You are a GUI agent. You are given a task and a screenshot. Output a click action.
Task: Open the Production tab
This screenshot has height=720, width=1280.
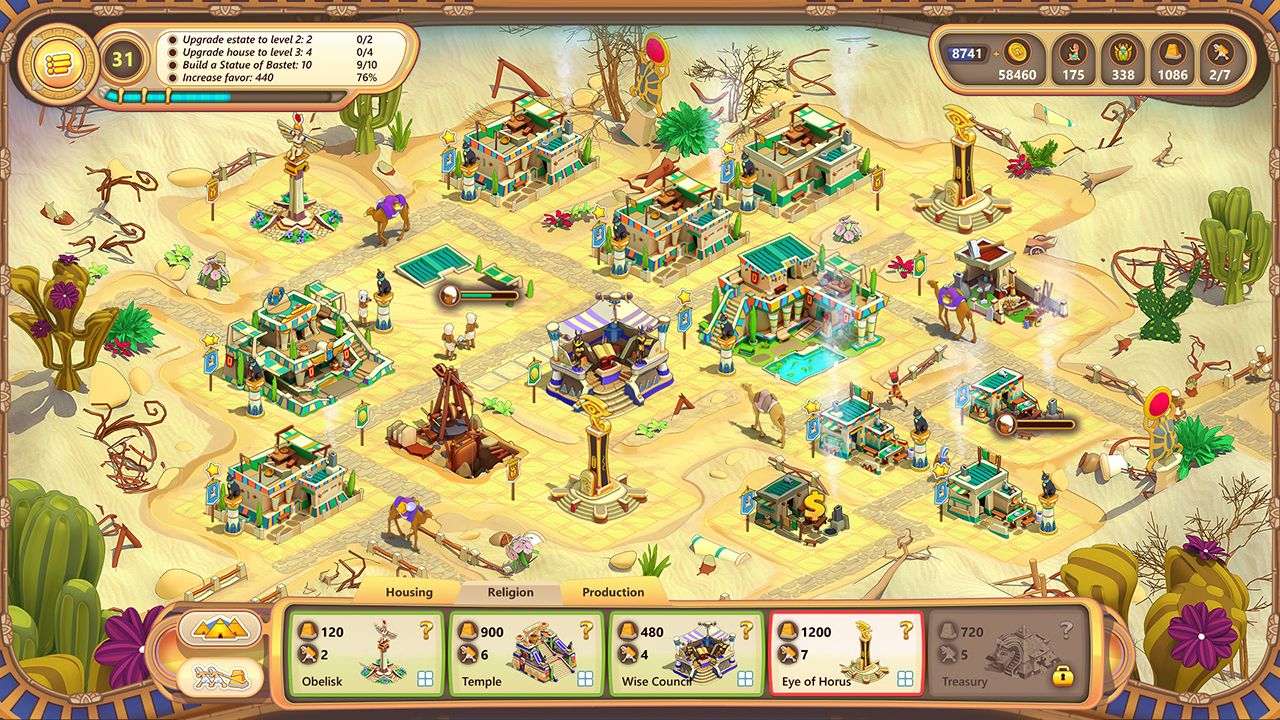(x=613, y=592)
